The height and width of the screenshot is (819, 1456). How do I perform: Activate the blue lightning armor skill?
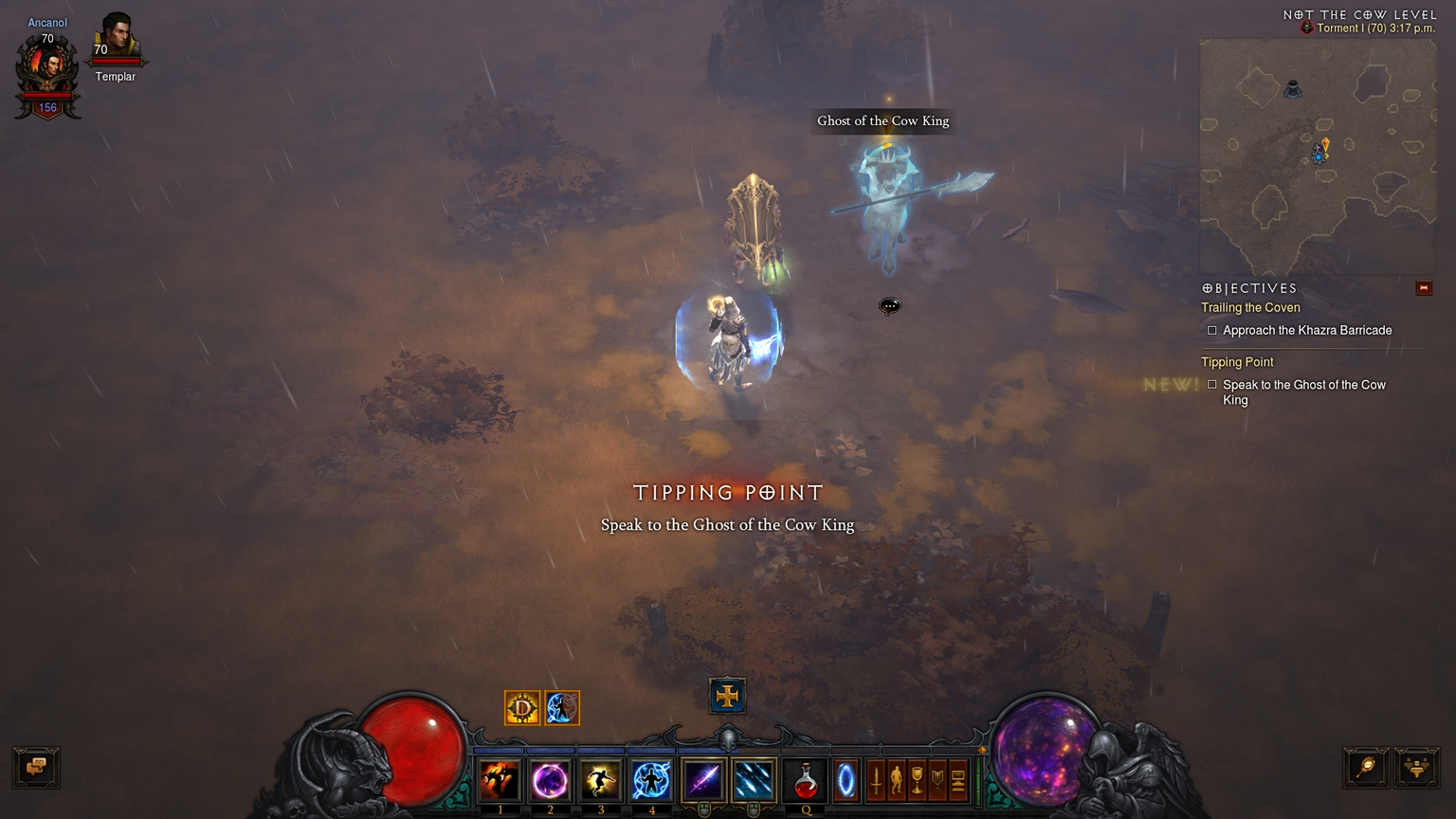[651, 780]
